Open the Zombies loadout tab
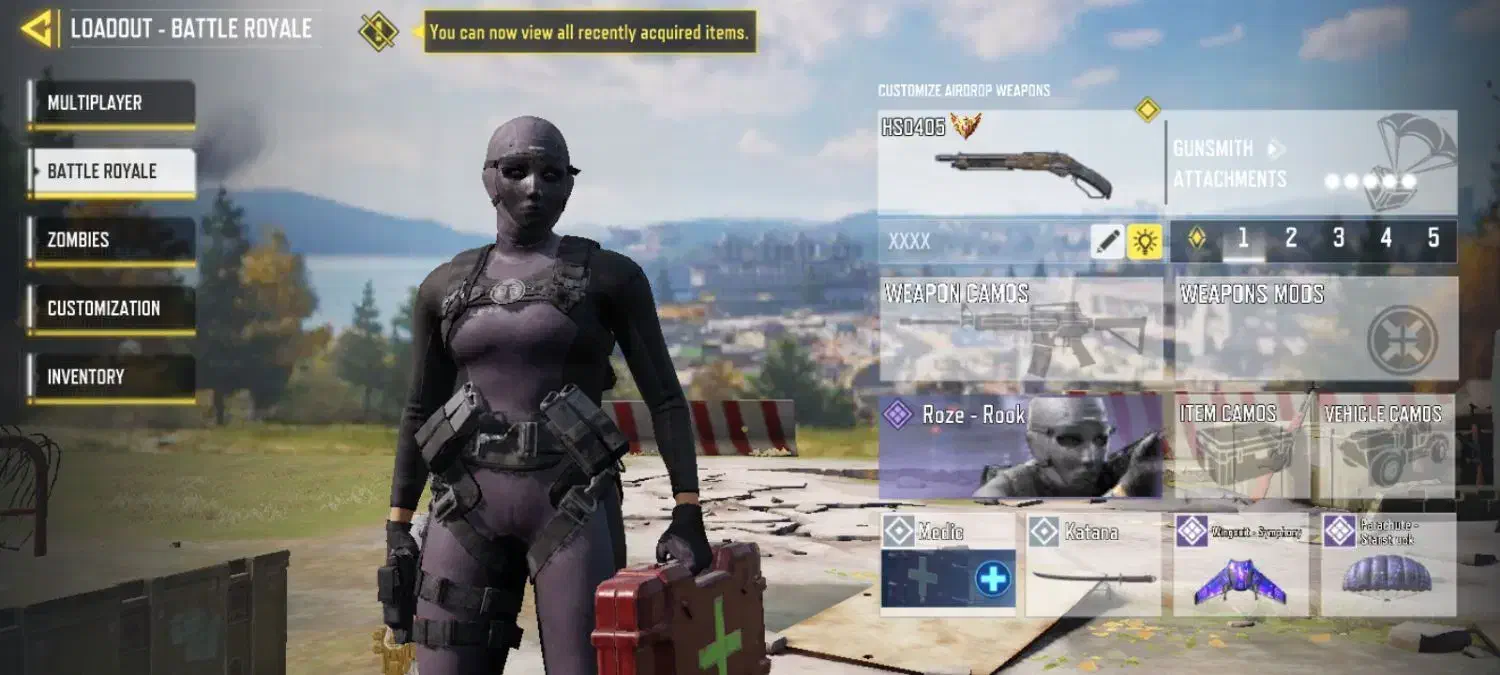 pyautogui.click(x=111, y=241)
